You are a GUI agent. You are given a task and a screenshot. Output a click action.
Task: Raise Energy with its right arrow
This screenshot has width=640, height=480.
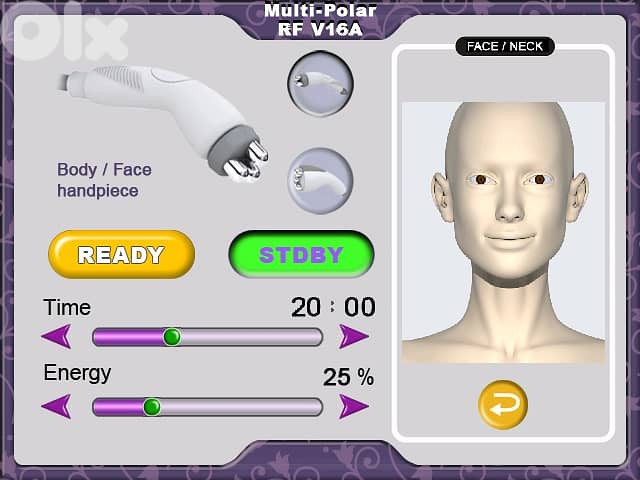point(354,407)
